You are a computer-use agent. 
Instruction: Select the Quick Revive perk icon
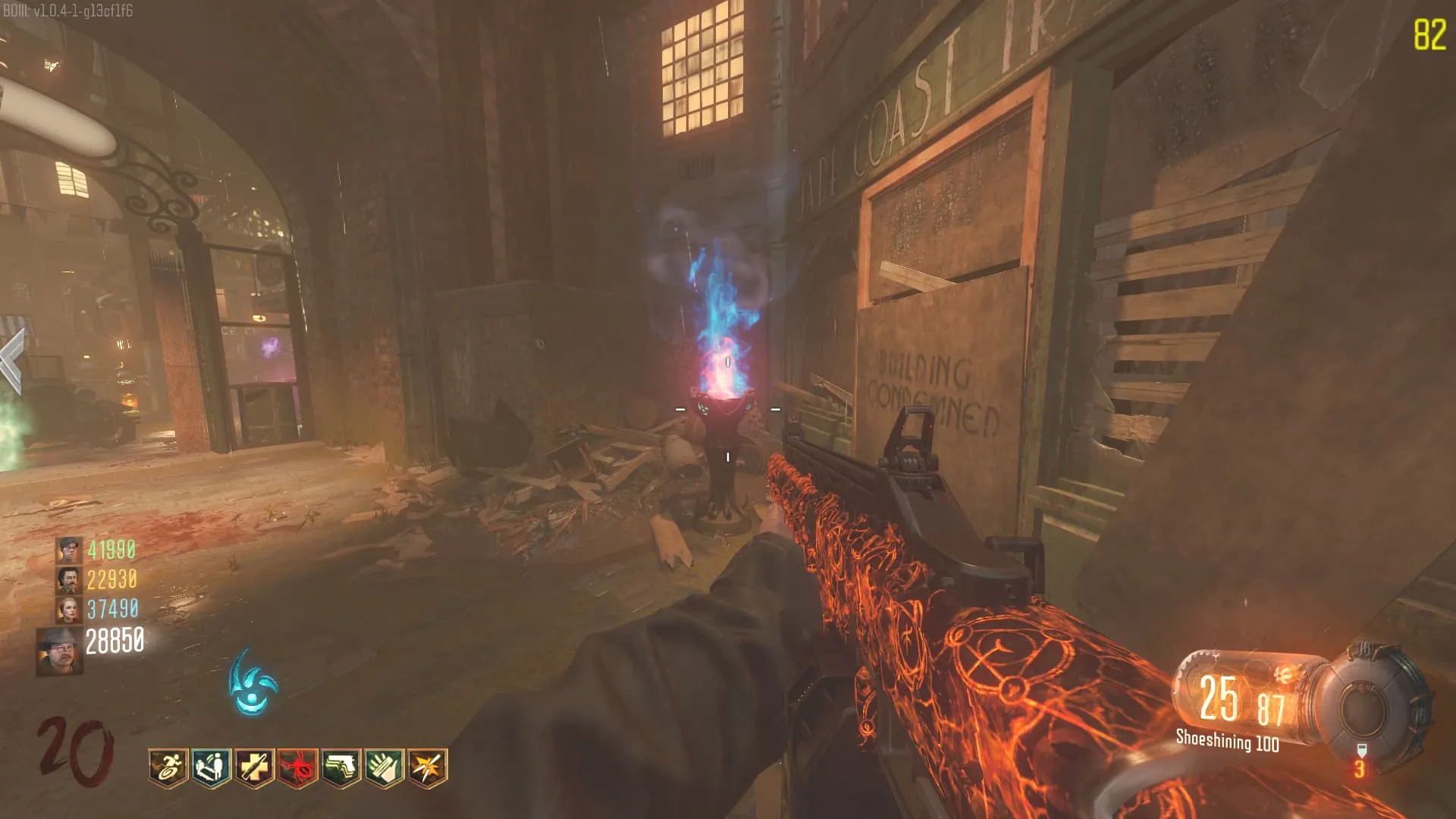[212, 767]
